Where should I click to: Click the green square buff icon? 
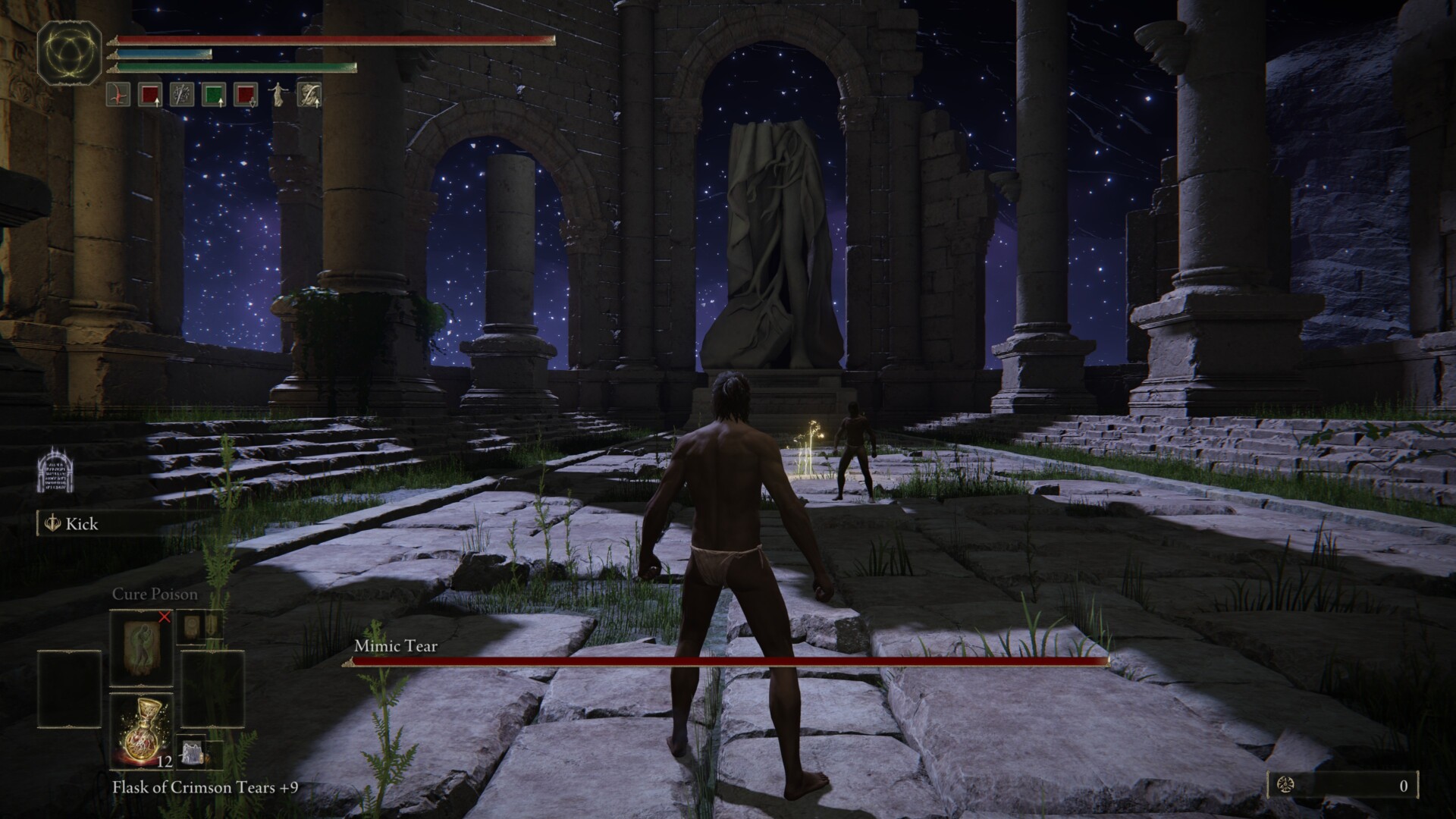(214, 95)
